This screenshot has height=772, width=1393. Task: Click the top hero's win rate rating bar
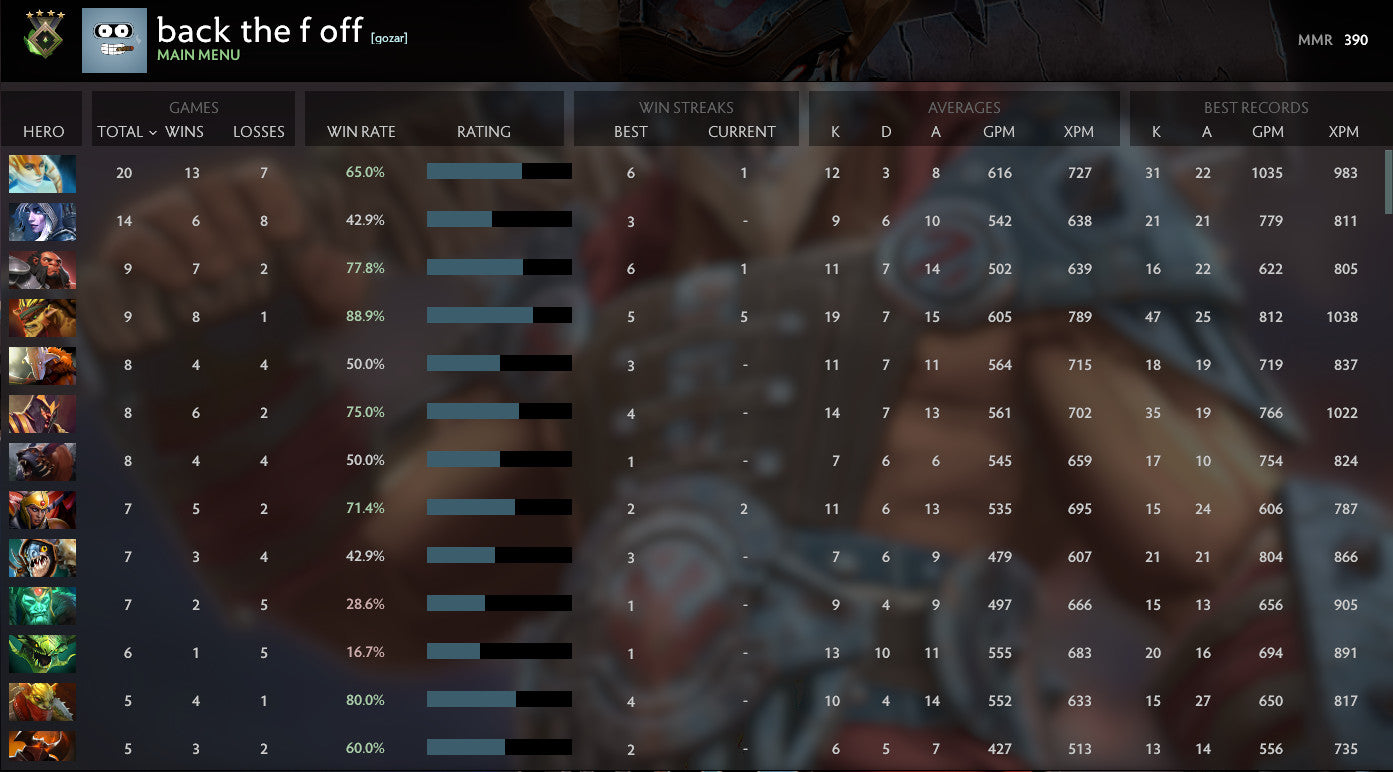click(499, 172)
